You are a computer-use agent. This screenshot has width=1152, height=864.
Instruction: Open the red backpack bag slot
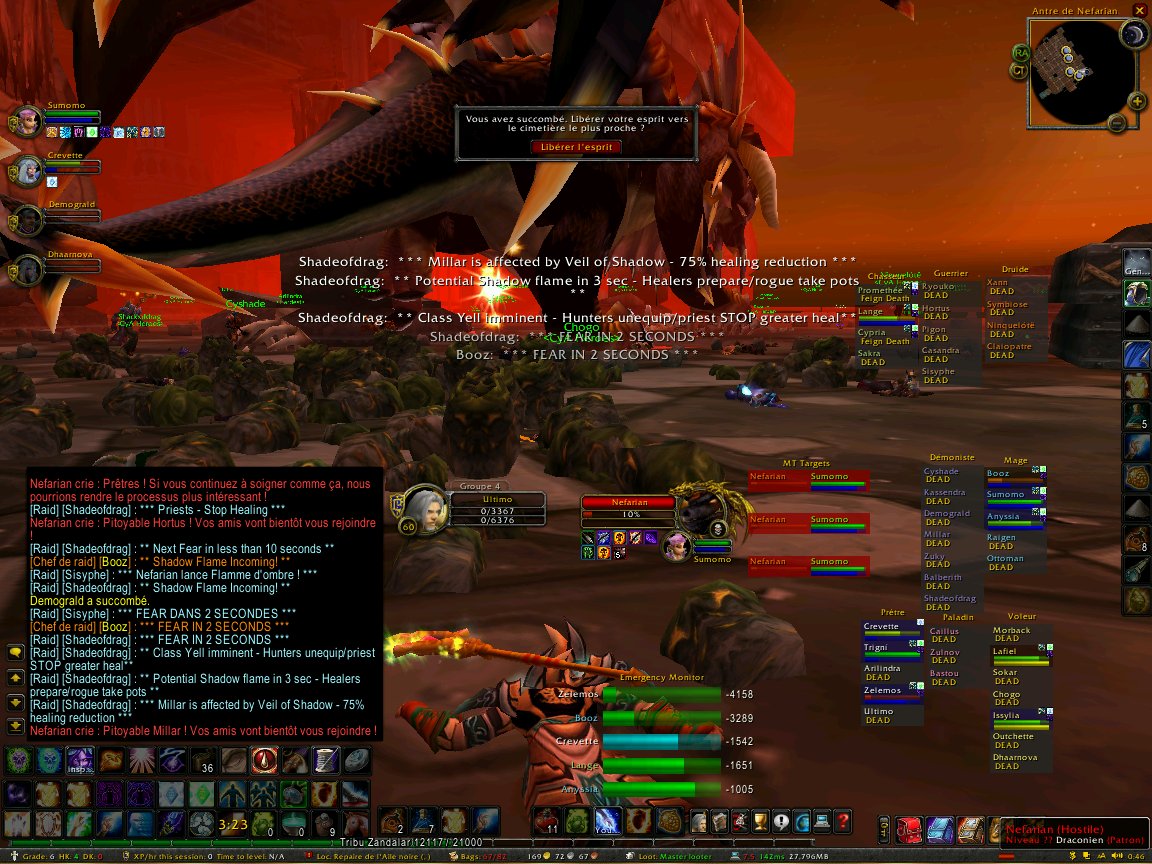tap(909, 830)
